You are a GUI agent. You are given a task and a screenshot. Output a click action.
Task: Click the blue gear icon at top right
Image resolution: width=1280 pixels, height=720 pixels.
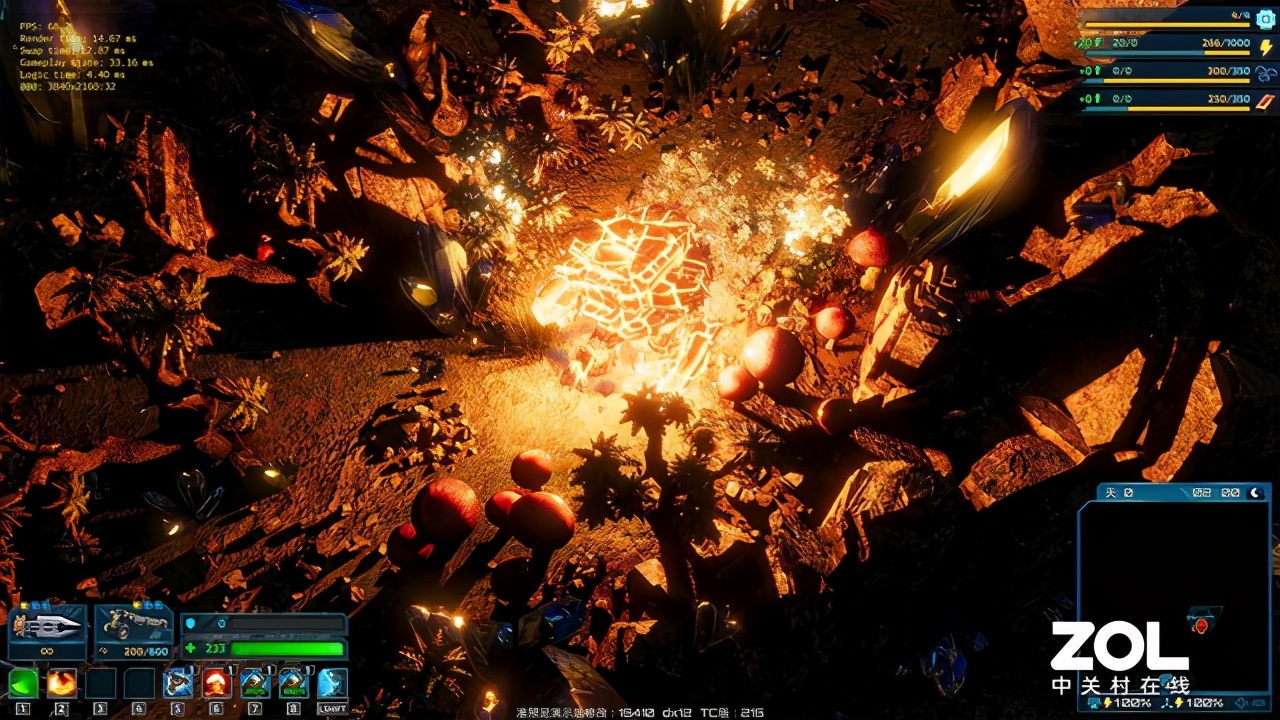tap(1264, 19)
